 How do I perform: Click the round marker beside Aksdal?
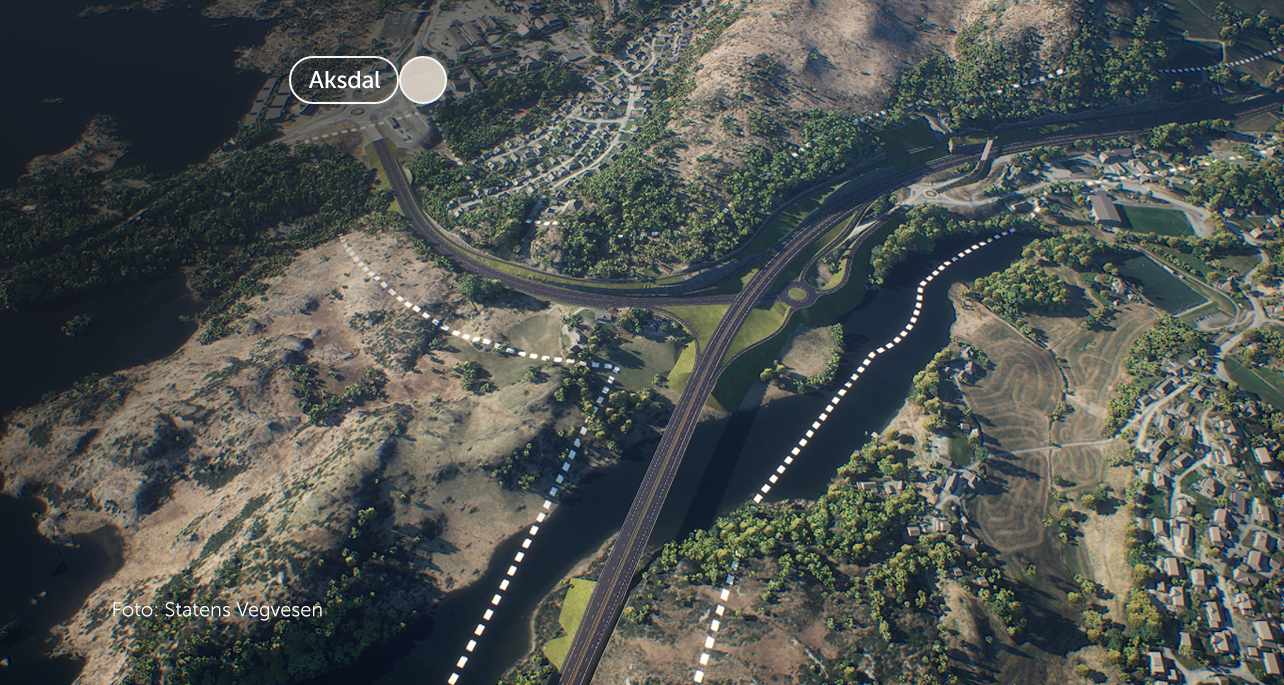423,81
